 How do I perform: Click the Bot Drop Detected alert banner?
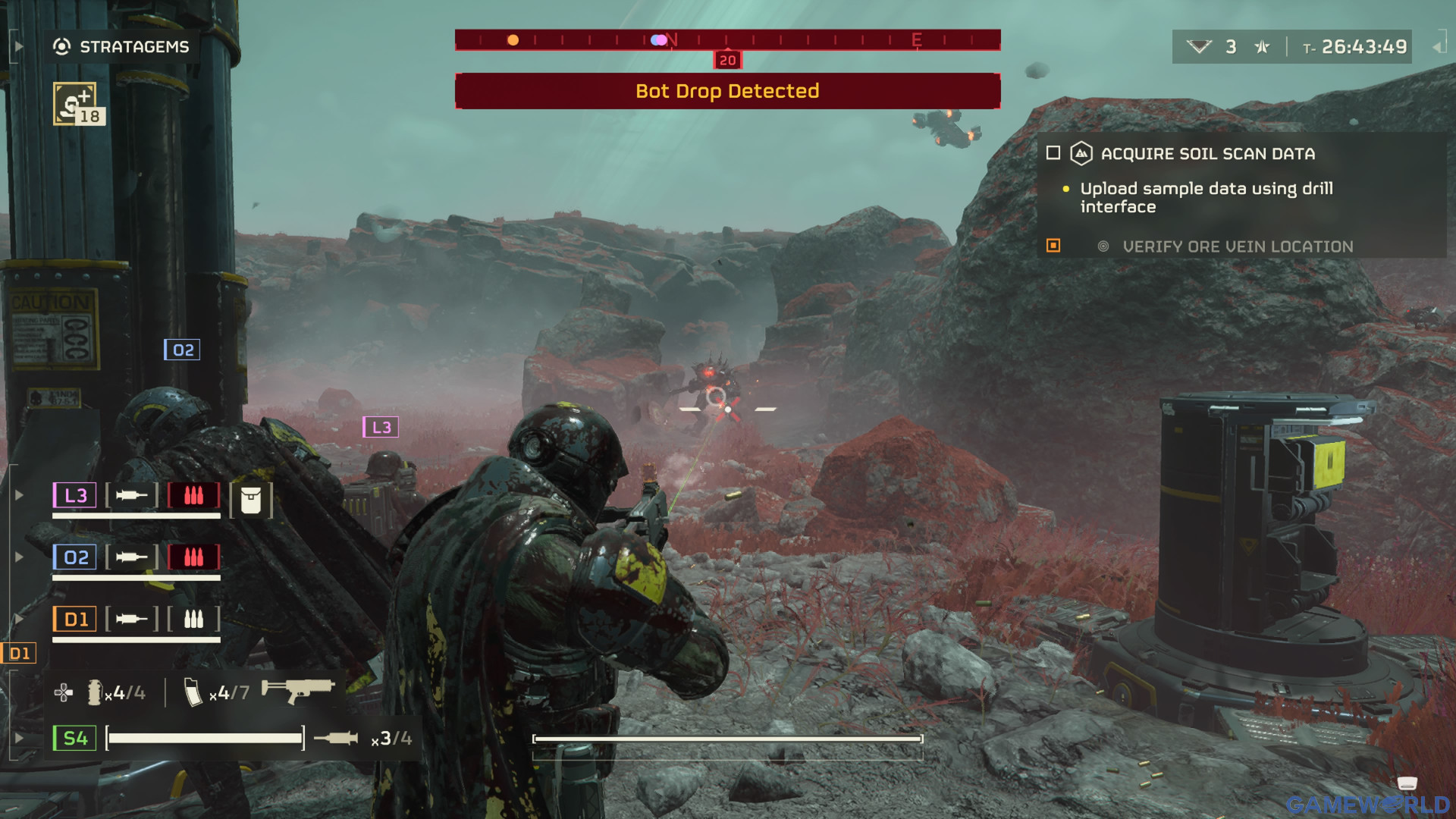(x=726, y=91)
